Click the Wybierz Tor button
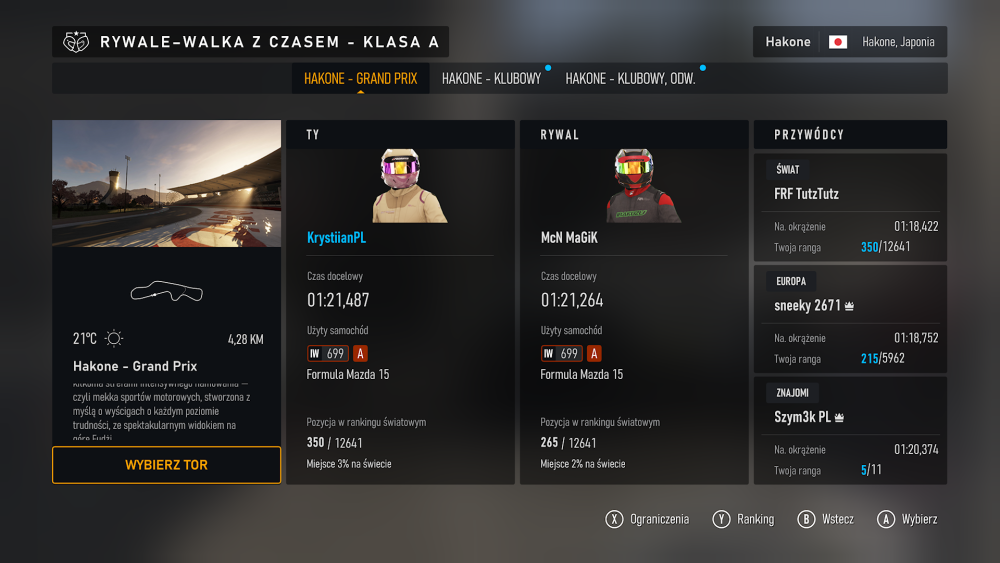This screenshot has height=563, width=1000. (167, 465)
